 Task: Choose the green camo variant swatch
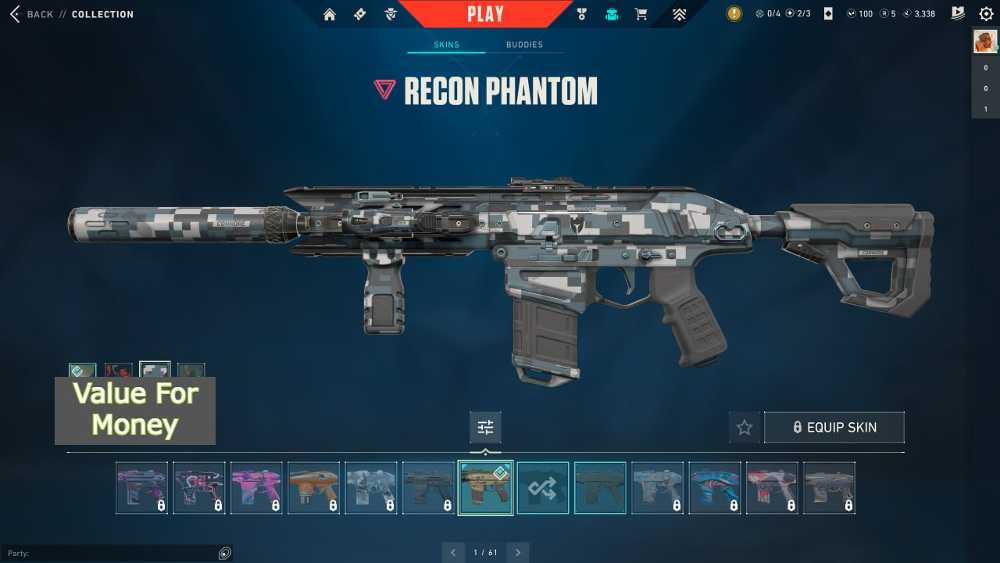pos(190,371)
